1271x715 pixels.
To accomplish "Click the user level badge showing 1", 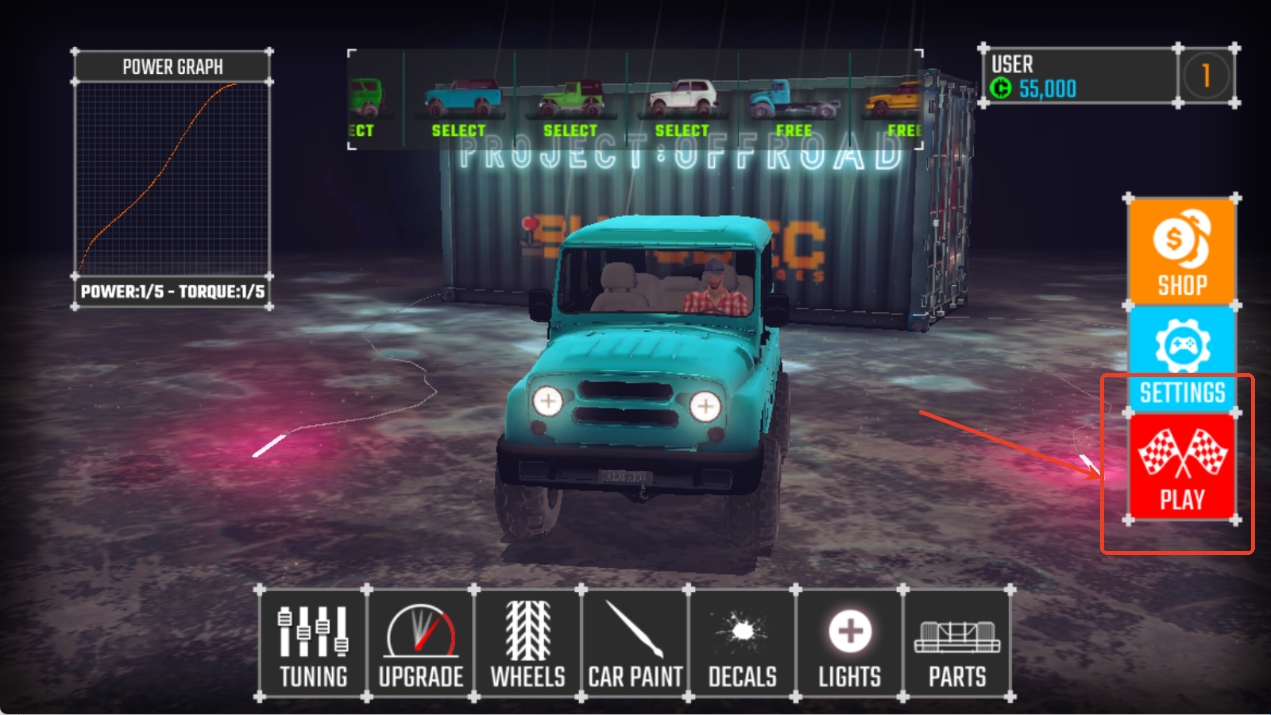I will point(1206,75).
